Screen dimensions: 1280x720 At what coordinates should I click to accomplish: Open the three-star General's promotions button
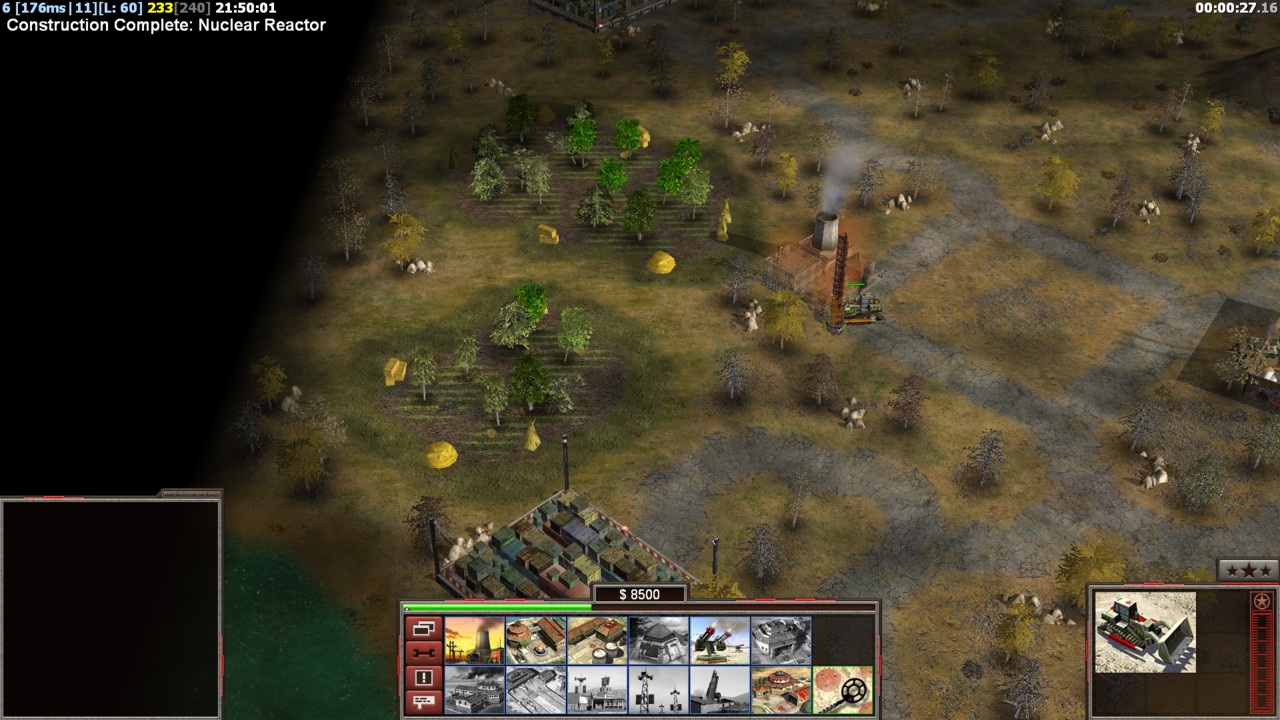1248,571
